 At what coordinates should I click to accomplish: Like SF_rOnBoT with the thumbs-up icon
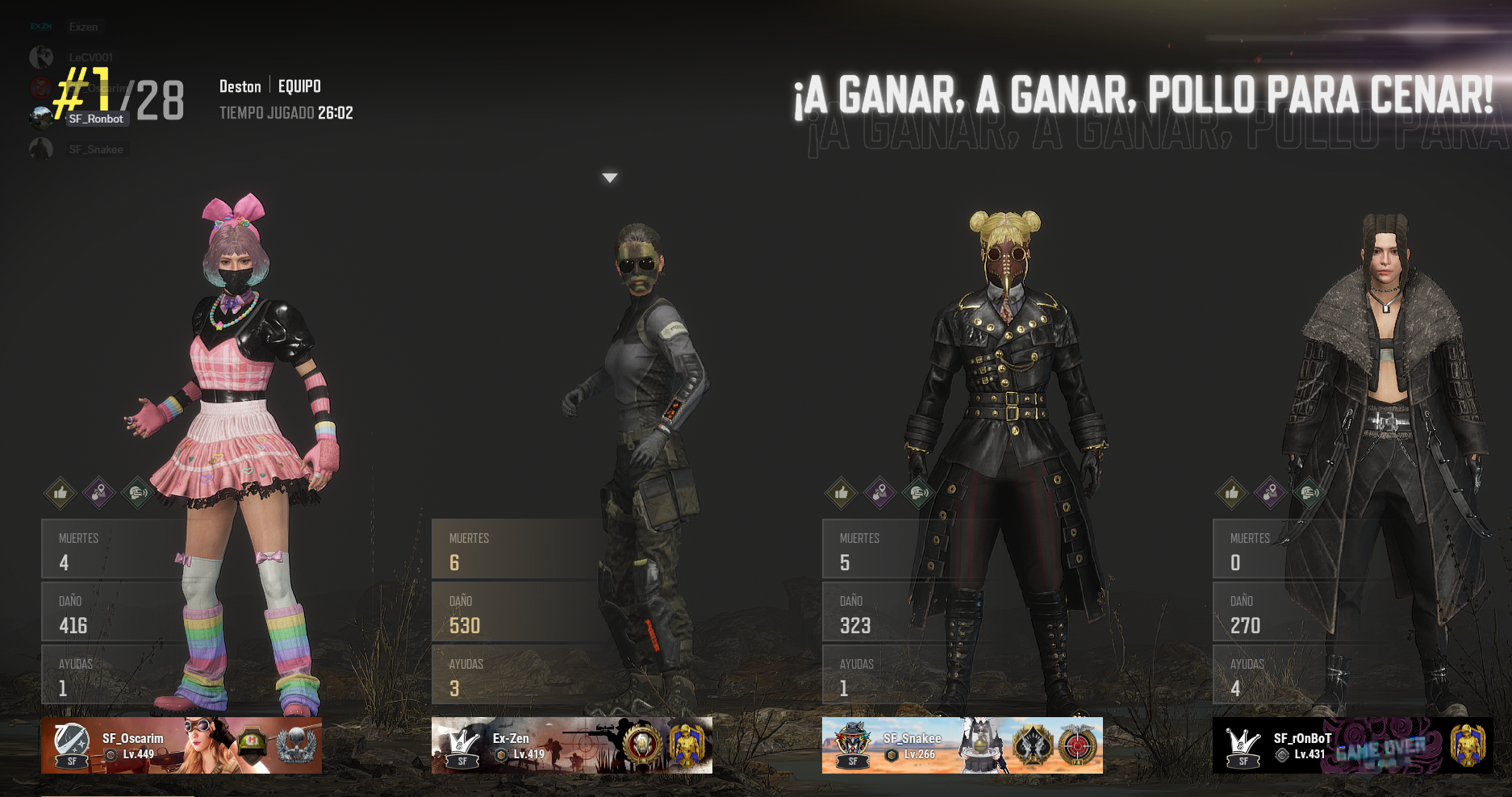click(x=1232, y=492)
